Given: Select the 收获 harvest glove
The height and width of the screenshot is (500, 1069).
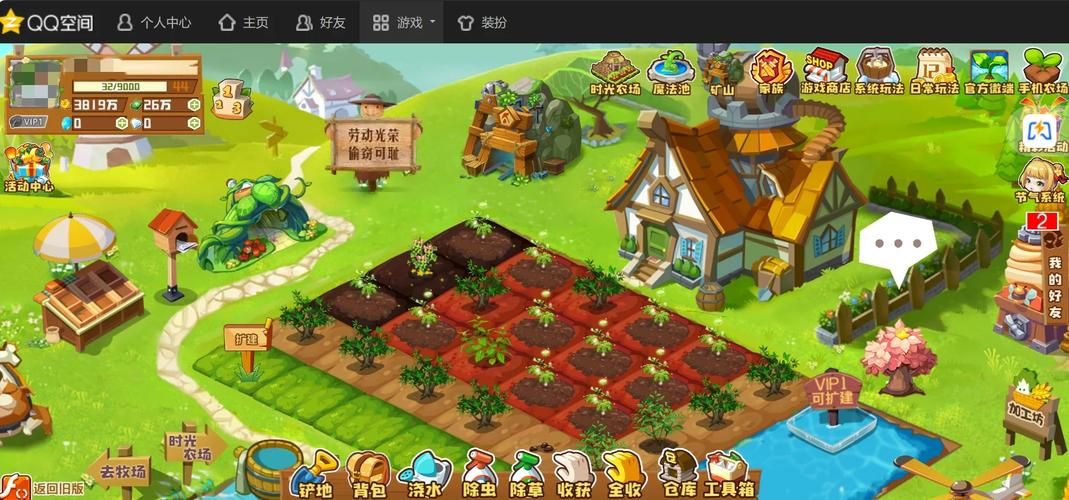Looking at the screenshot, I should 574,475.
